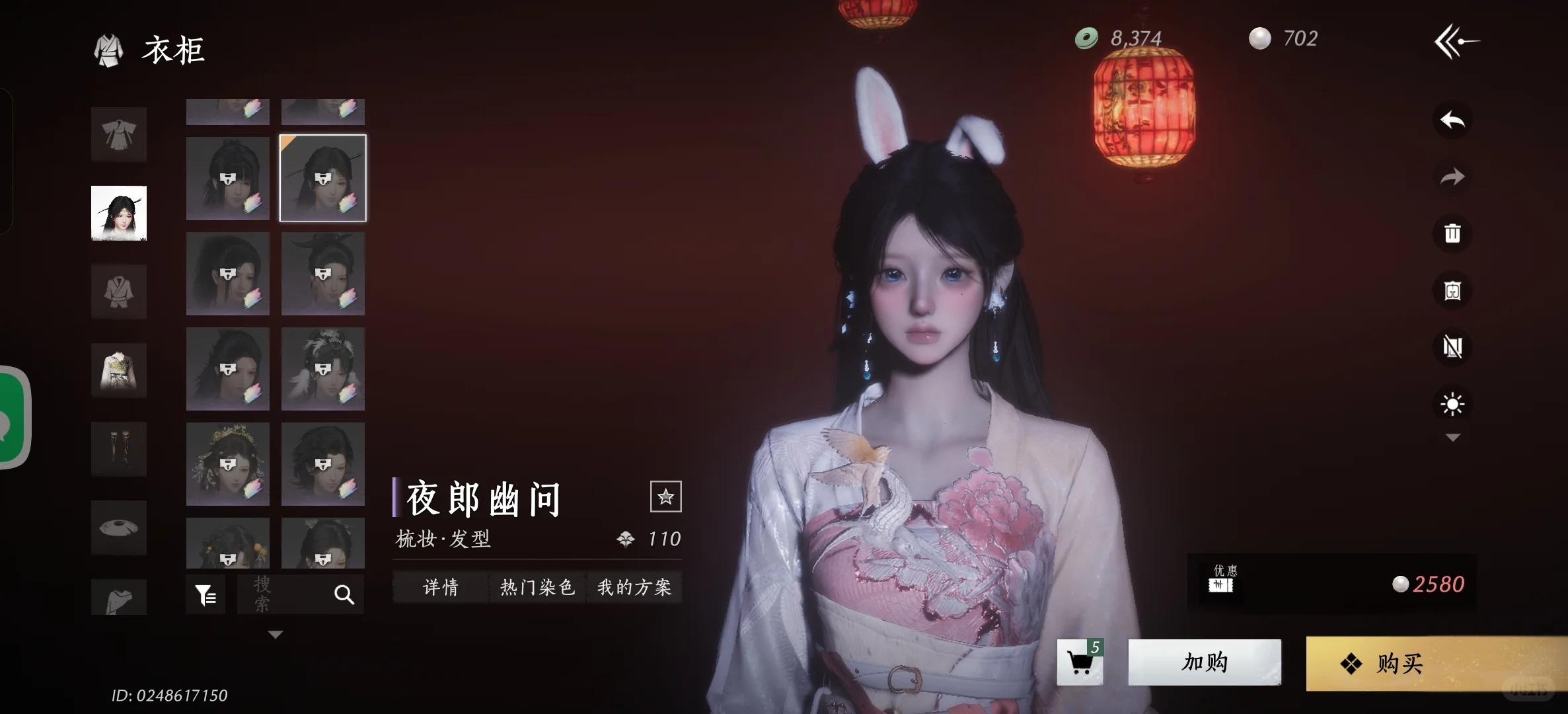Viewport: 1568px width, 714px height.
Task: Collapse the panel with the top-right chevron
Action: click(x=1456, y=41)
